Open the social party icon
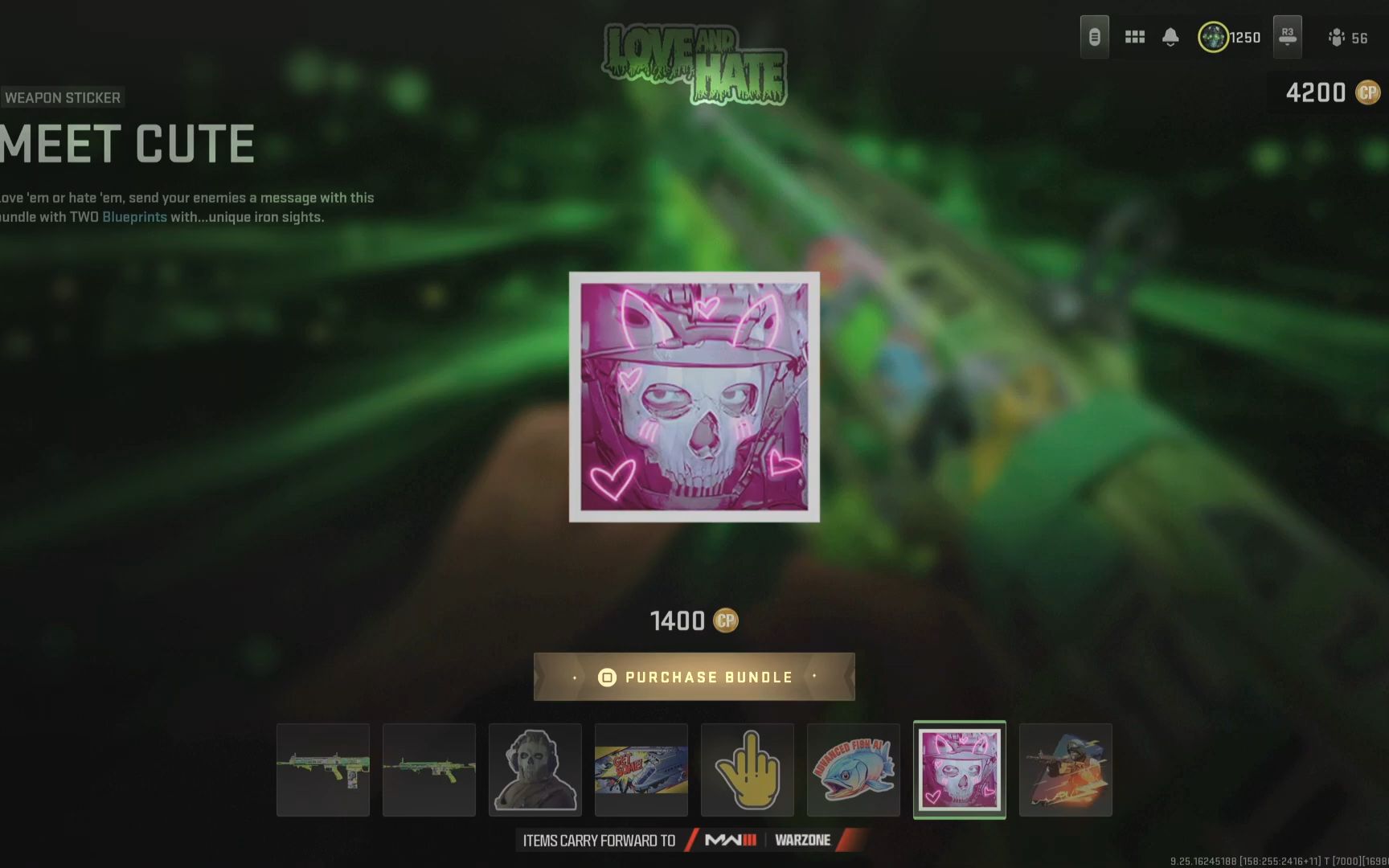 point(1337,38)
